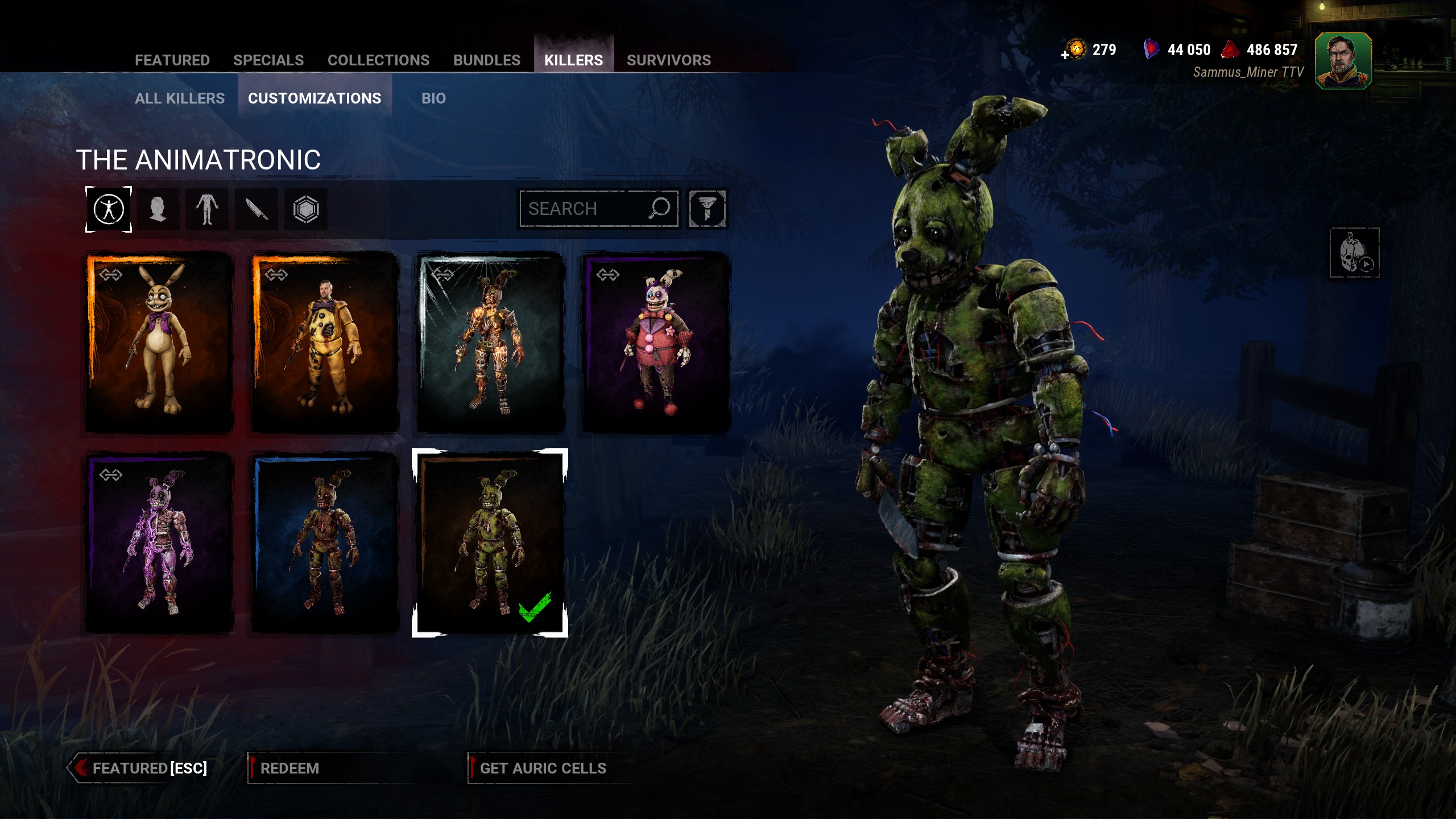Select the yellow suit human-face outfit
This screenshot has height=819, width=1456.
(325, 342)
